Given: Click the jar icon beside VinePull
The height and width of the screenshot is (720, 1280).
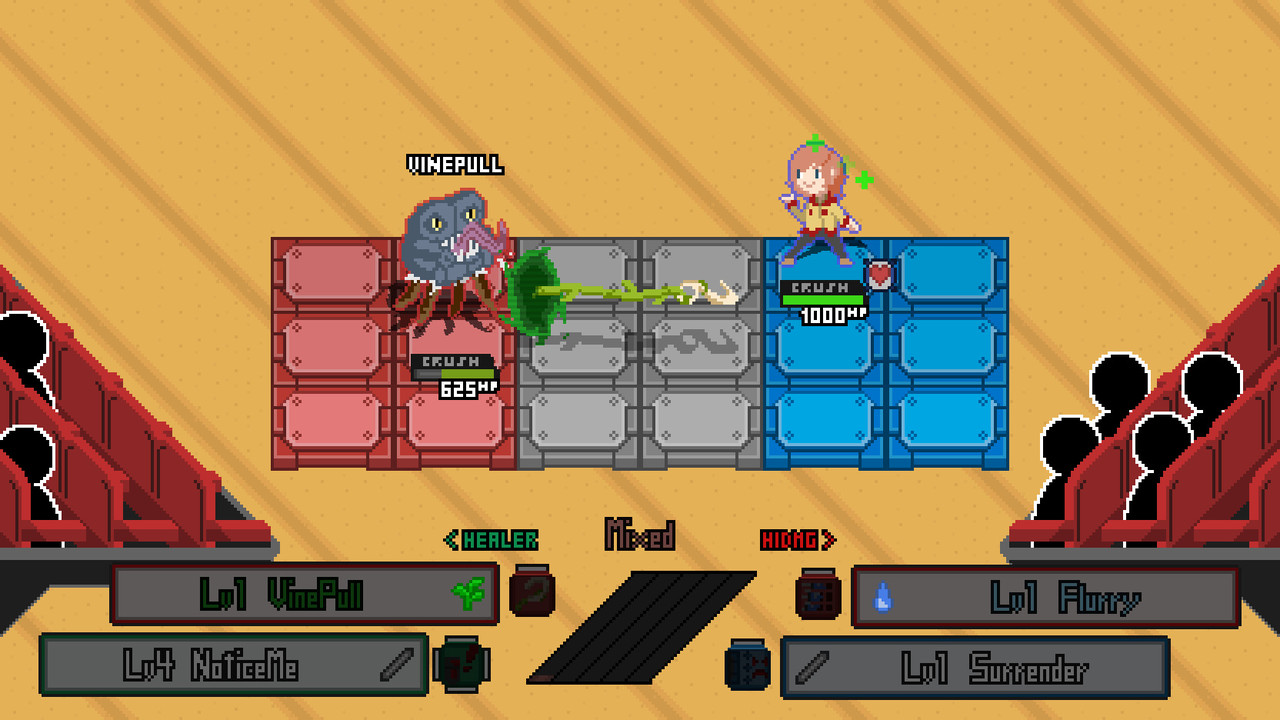Looking at the screenshot, I should [531, 591].
